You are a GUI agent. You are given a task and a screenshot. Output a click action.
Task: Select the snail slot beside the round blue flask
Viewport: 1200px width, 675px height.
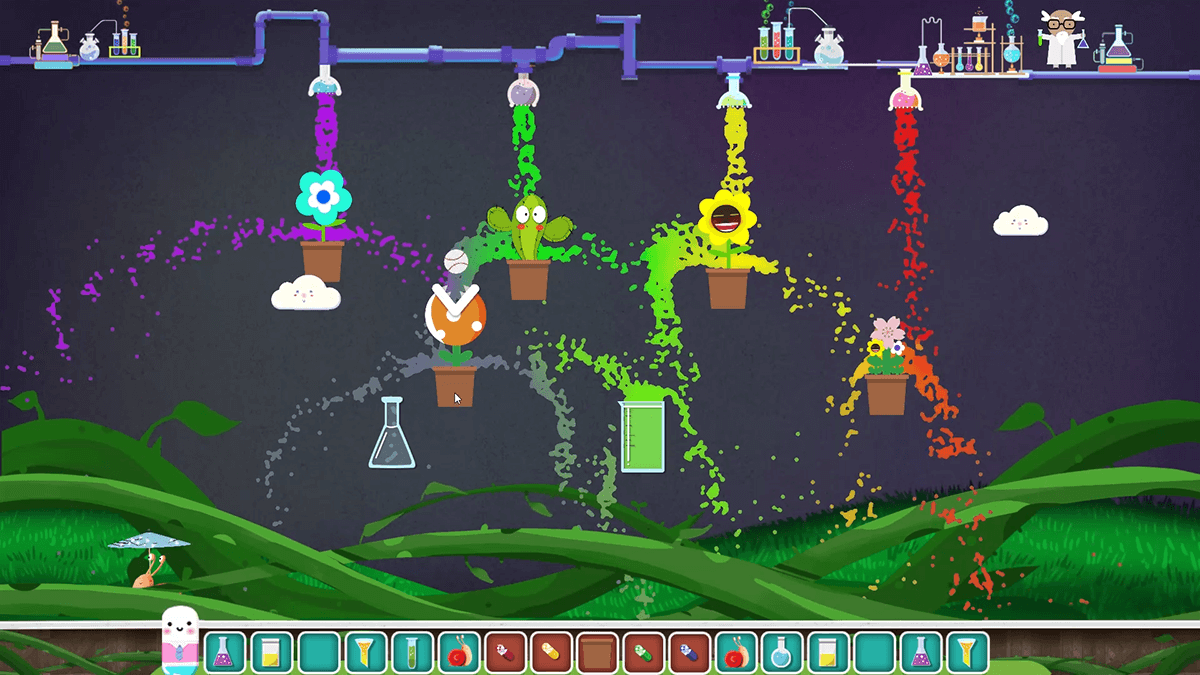point(736,652)
